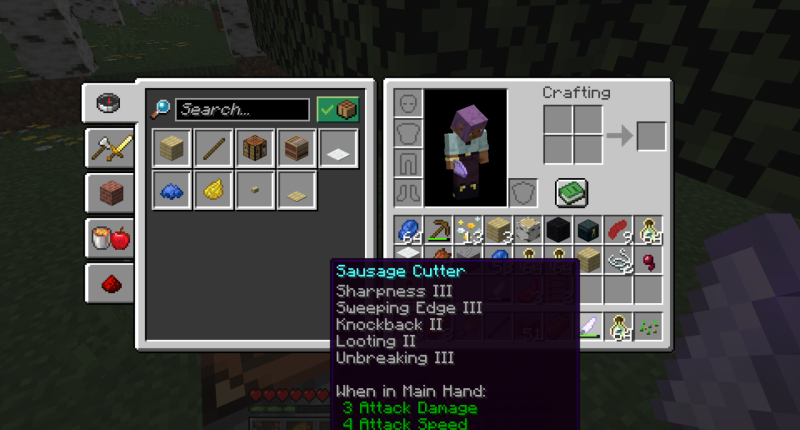This screenshot has height=430, width=800.
Task: Switch to the food and miscellaneous tab
Action: tap(108, 239)
